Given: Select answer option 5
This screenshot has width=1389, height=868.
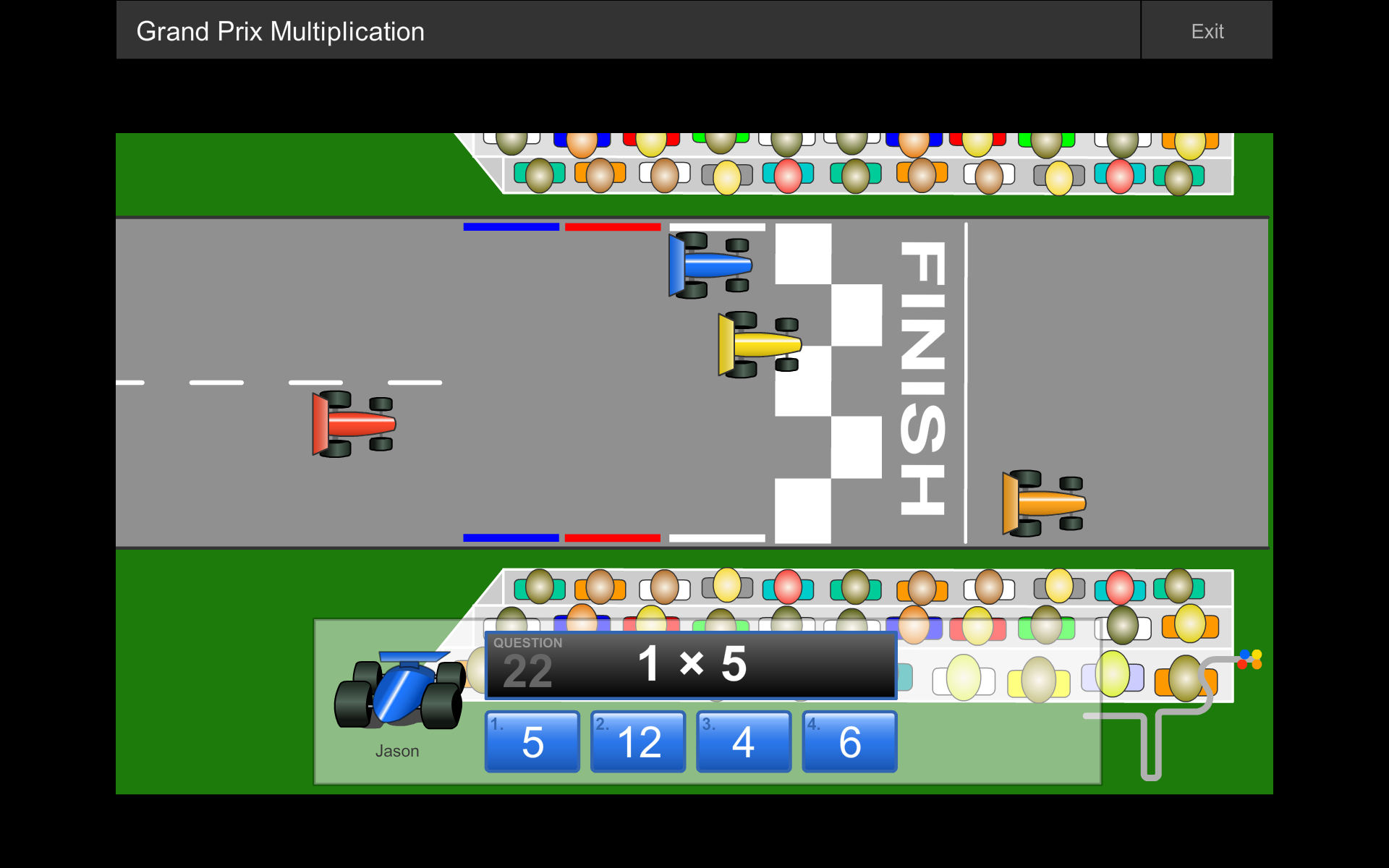Looking at the screenshot, I should point(532,741).
